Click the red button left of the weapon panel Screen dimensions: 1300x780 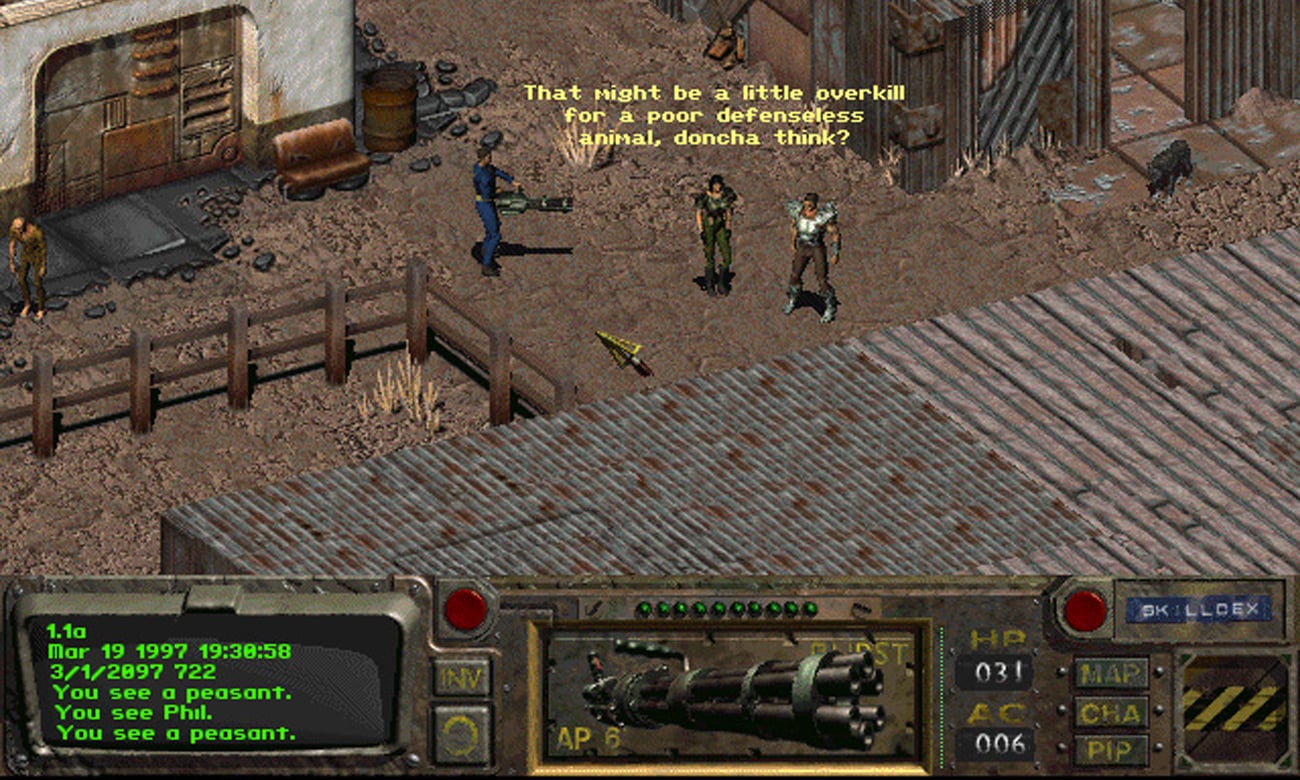(466, 609)
